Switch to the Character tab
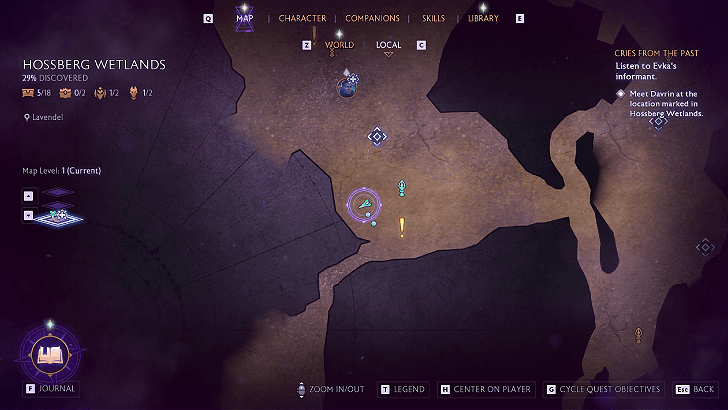The width and height of the screenshot is (728, 410). tap(302, 18)
